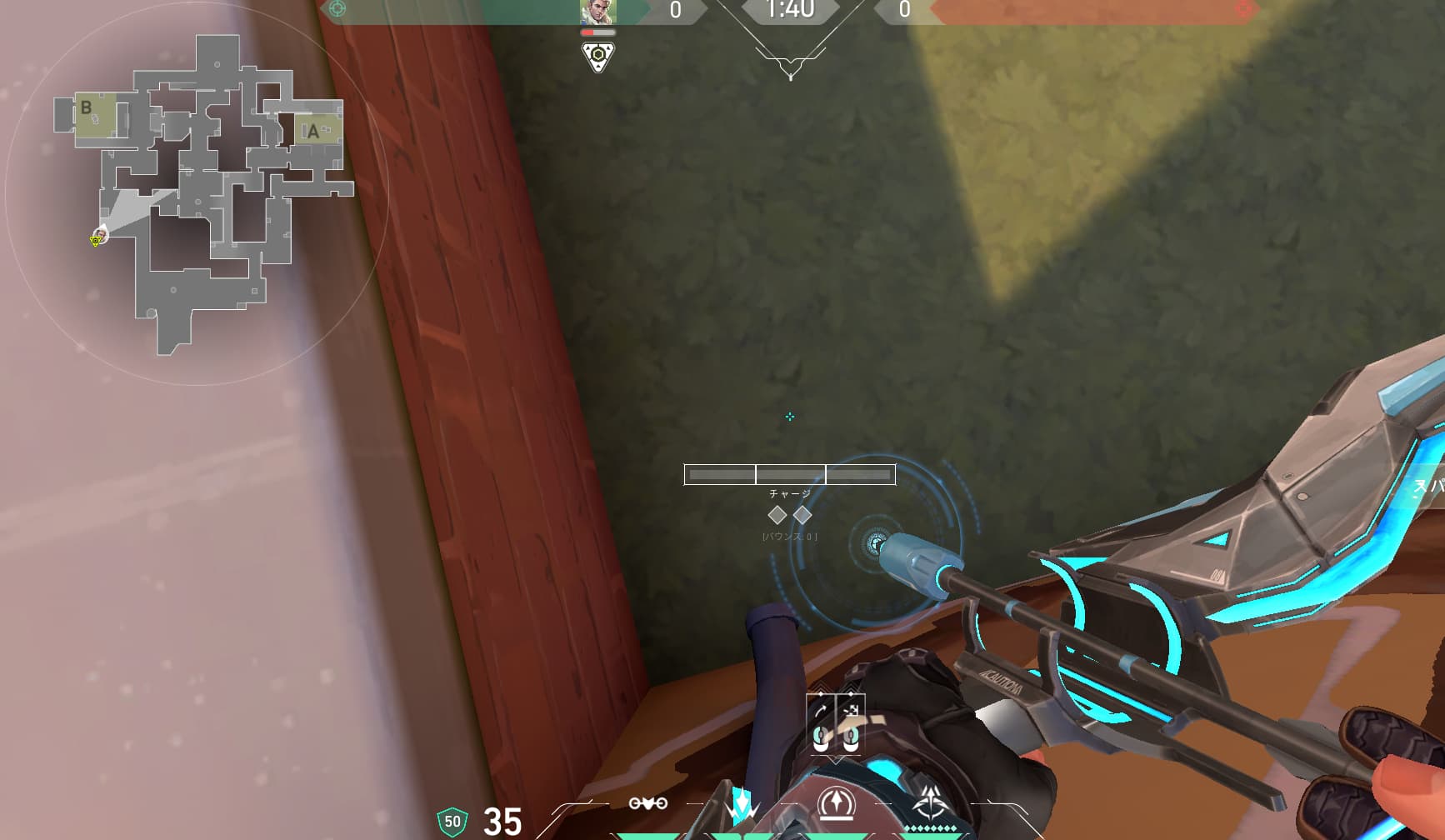Activate the Shock Bolt ability icon
The height and width of the screenshot is (840, 1445).
click(x=740, y=805)
